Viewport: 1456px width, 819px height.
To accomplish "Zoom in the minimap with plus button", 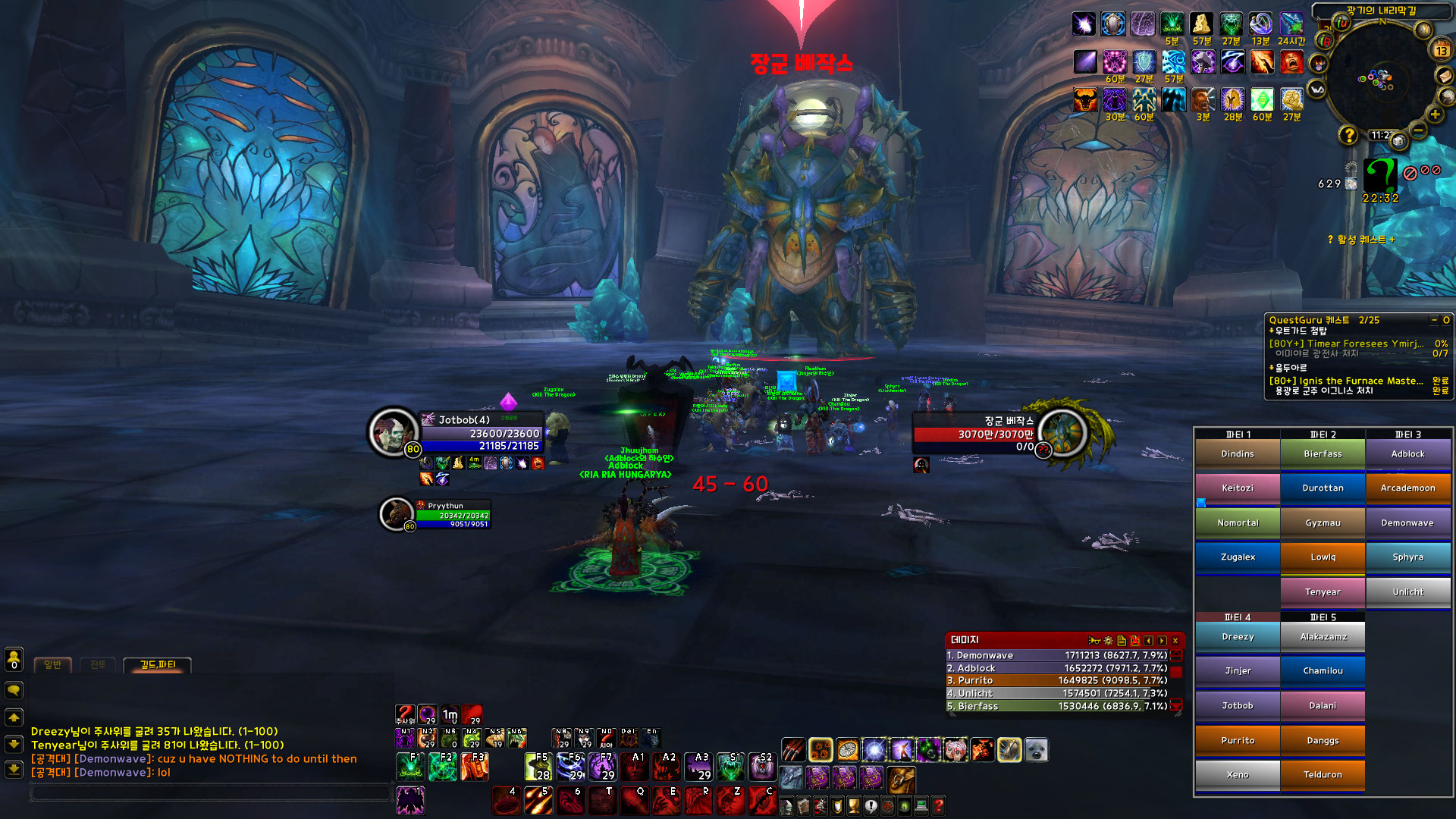I will coord(1435,115).
